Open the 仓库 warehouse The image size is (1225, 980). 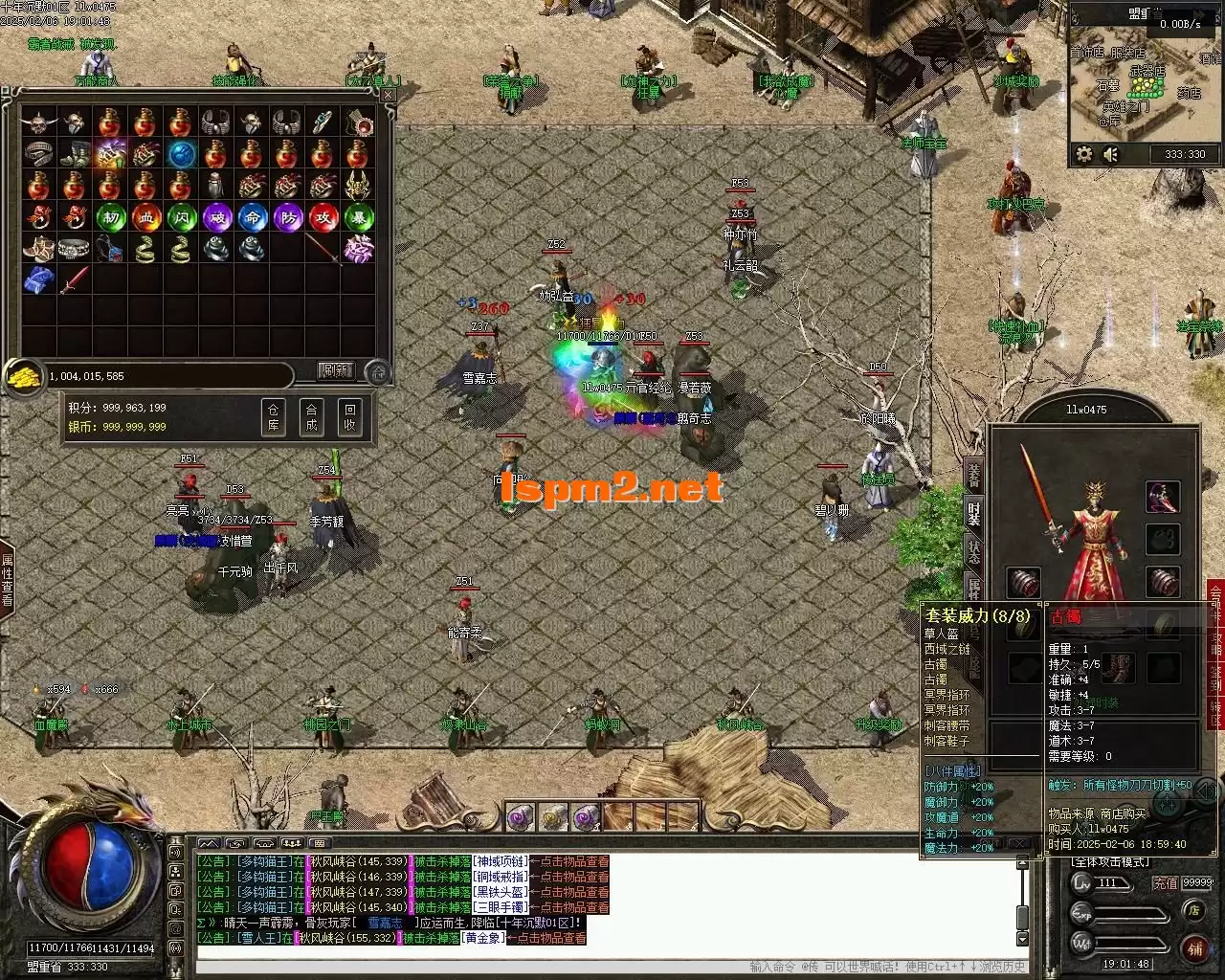pyautogui.click(x=274, y=417)
